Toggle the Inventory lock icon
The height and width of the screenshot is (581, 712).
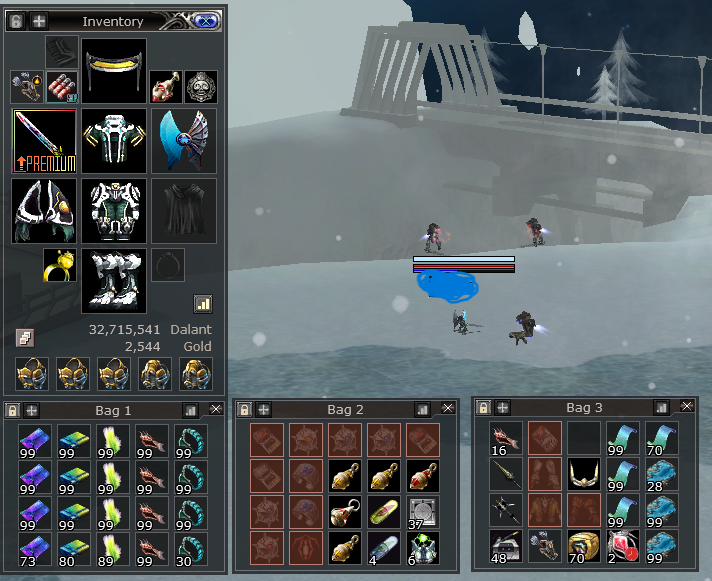[x=15, y=20]
